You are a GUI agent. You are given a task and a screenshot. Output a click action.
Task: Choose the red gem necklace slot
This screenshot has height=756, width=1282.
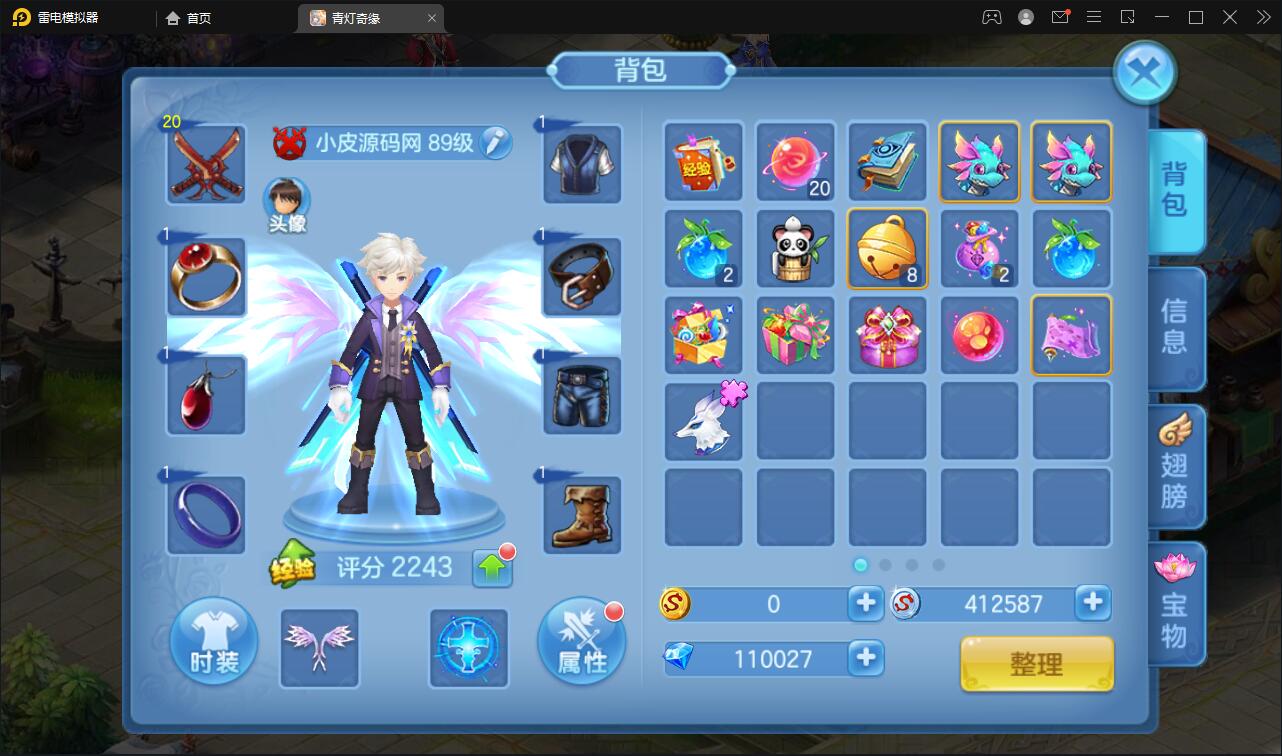[x=206, y=395]
